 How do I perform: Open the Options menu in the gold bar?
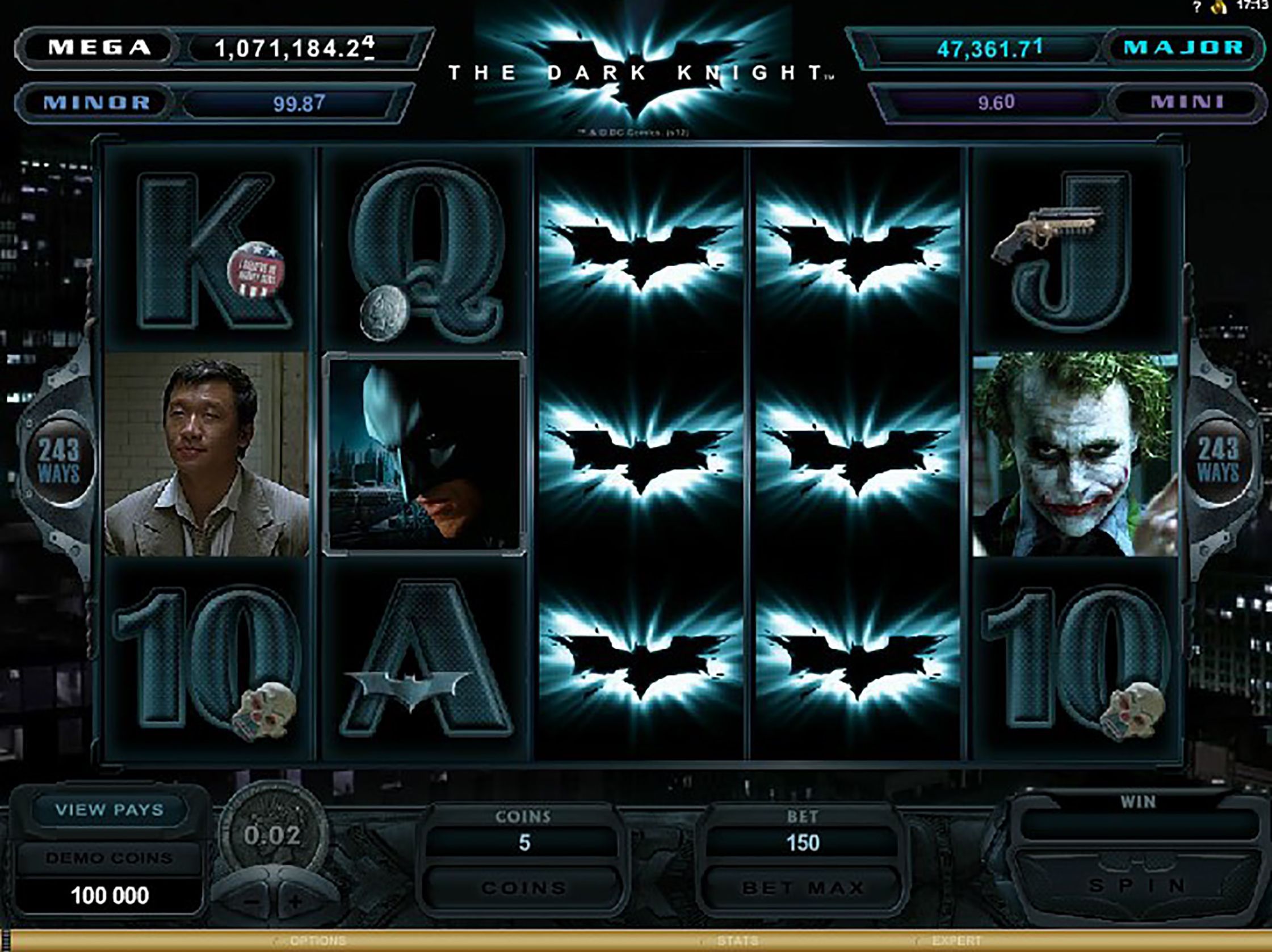click(x=318, y=941)
